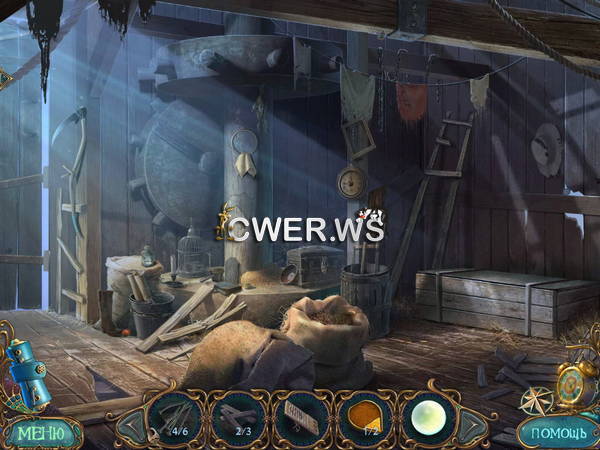Image resolution: width=600 pixels, height=450 pixels.
Task: Click the ПОМОЩЬ hint button
Action: (x=557, y=433)
